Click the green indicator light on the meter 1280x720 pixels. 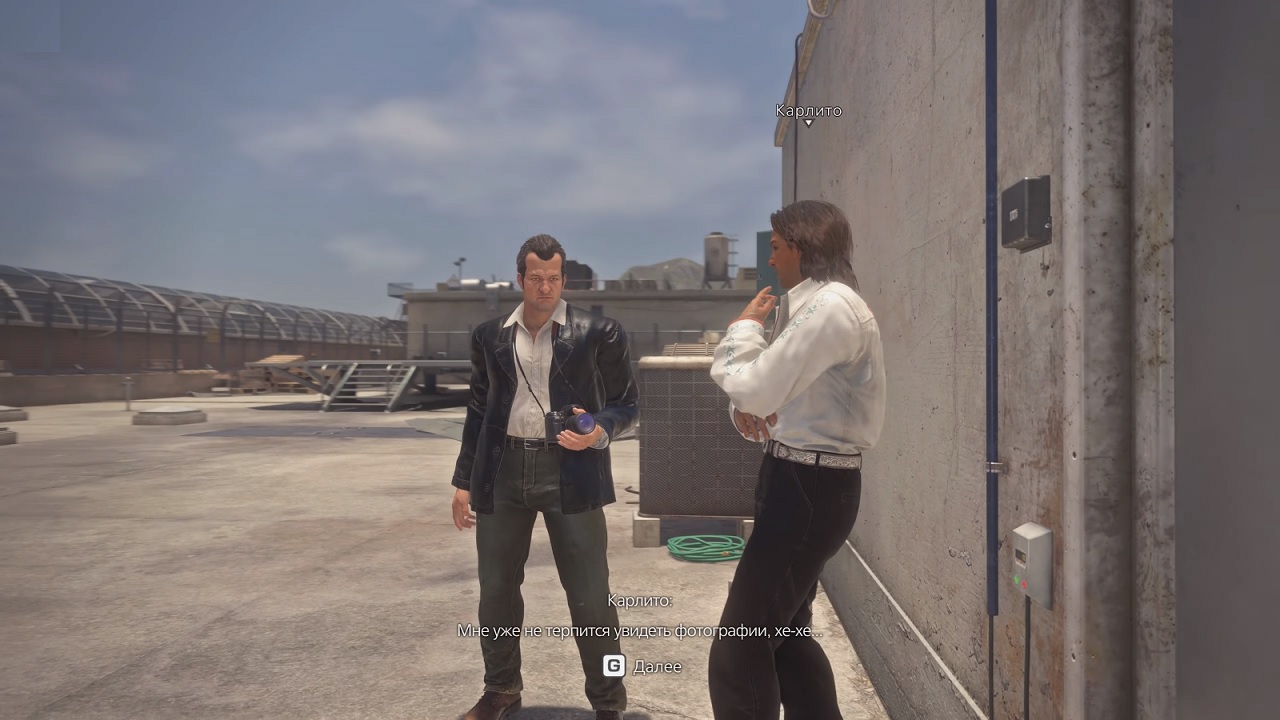tap(1017, 580)
